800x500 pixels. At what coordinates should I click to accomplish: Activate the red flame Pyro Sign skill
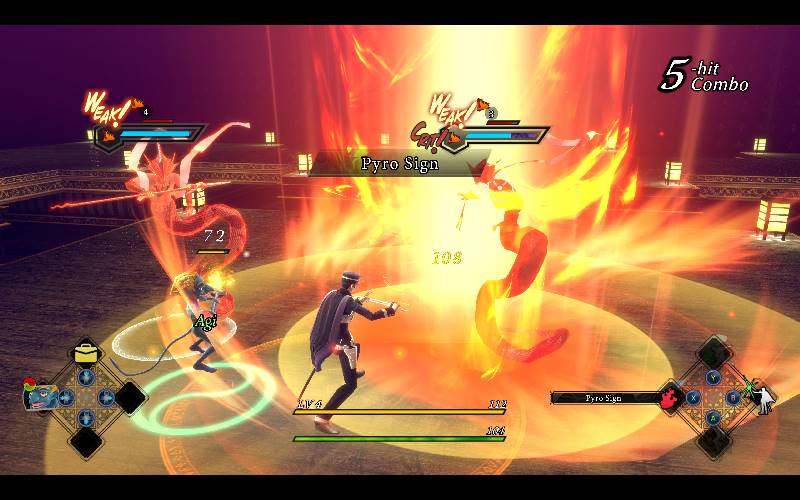click(669, 397)
